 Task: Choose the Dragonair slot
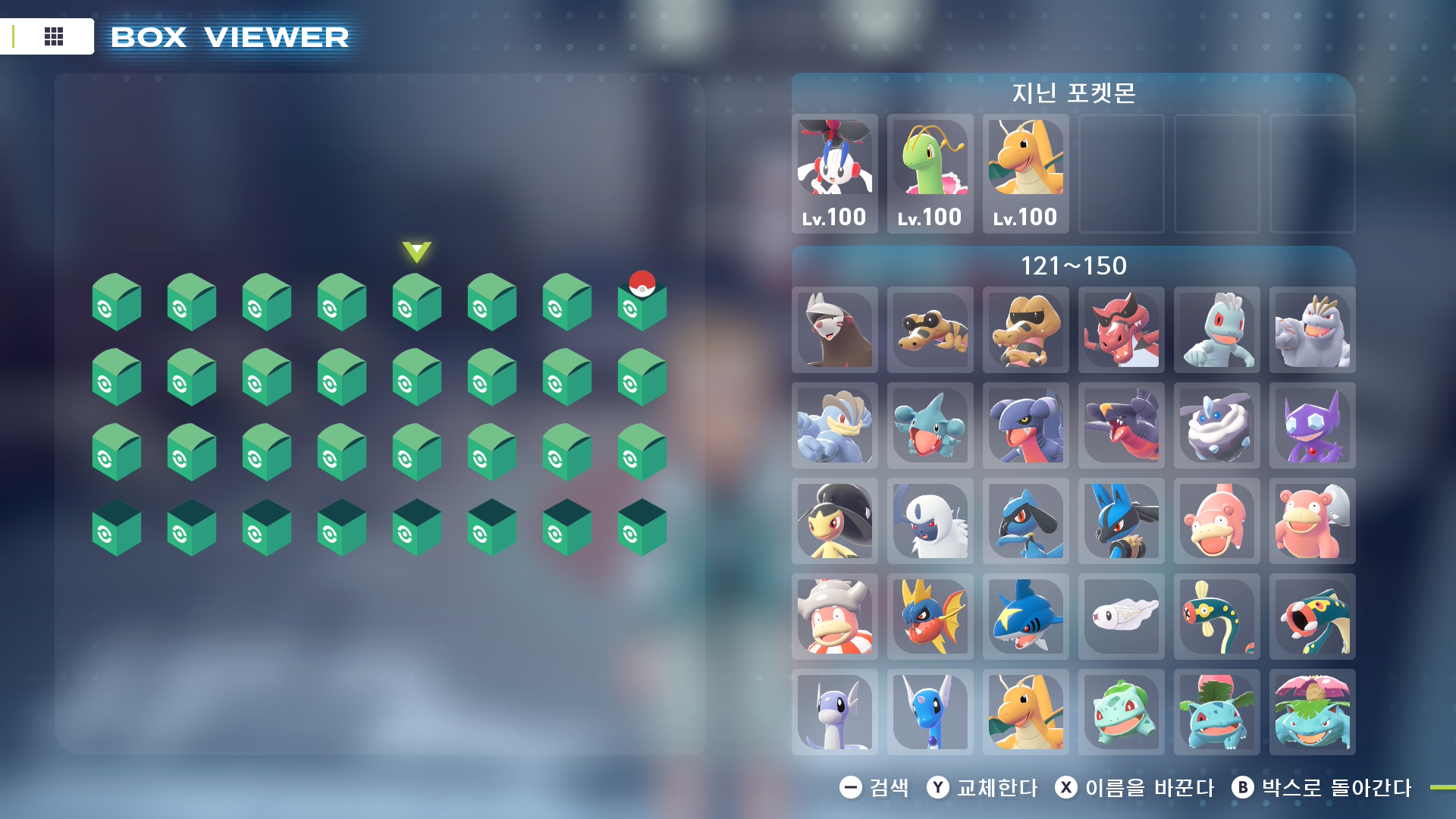(x=930, y=712)
